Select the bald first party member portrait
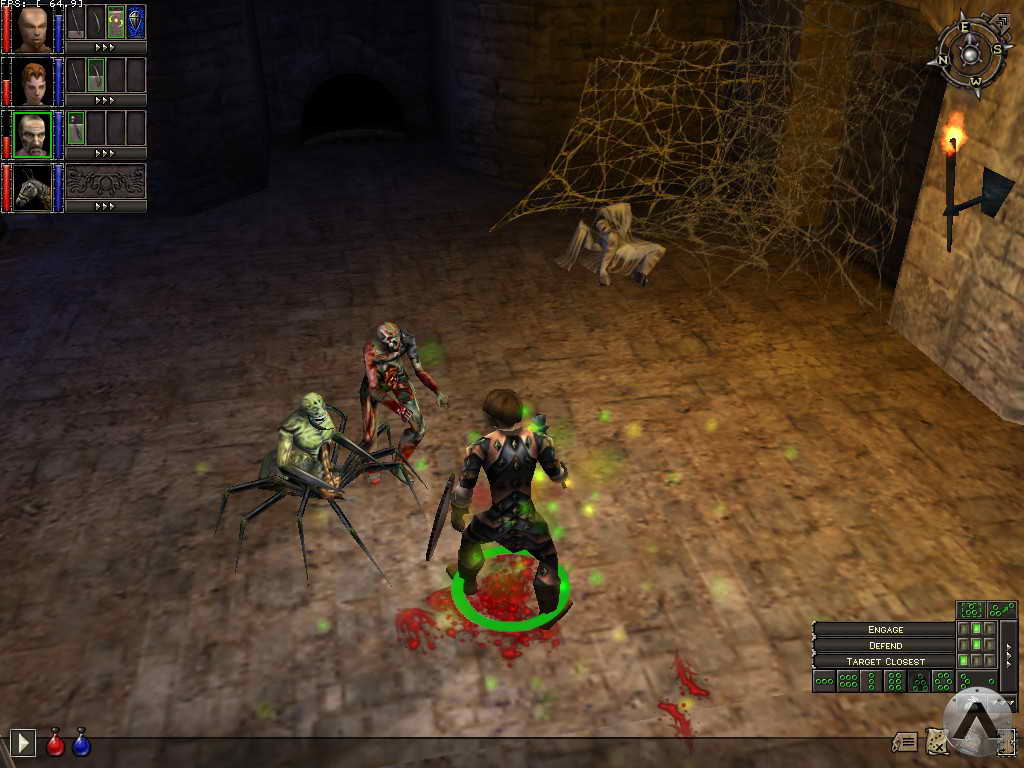The height and width of the screenshot is (768, 1024). pyautogui.click(x=33, y=28)
